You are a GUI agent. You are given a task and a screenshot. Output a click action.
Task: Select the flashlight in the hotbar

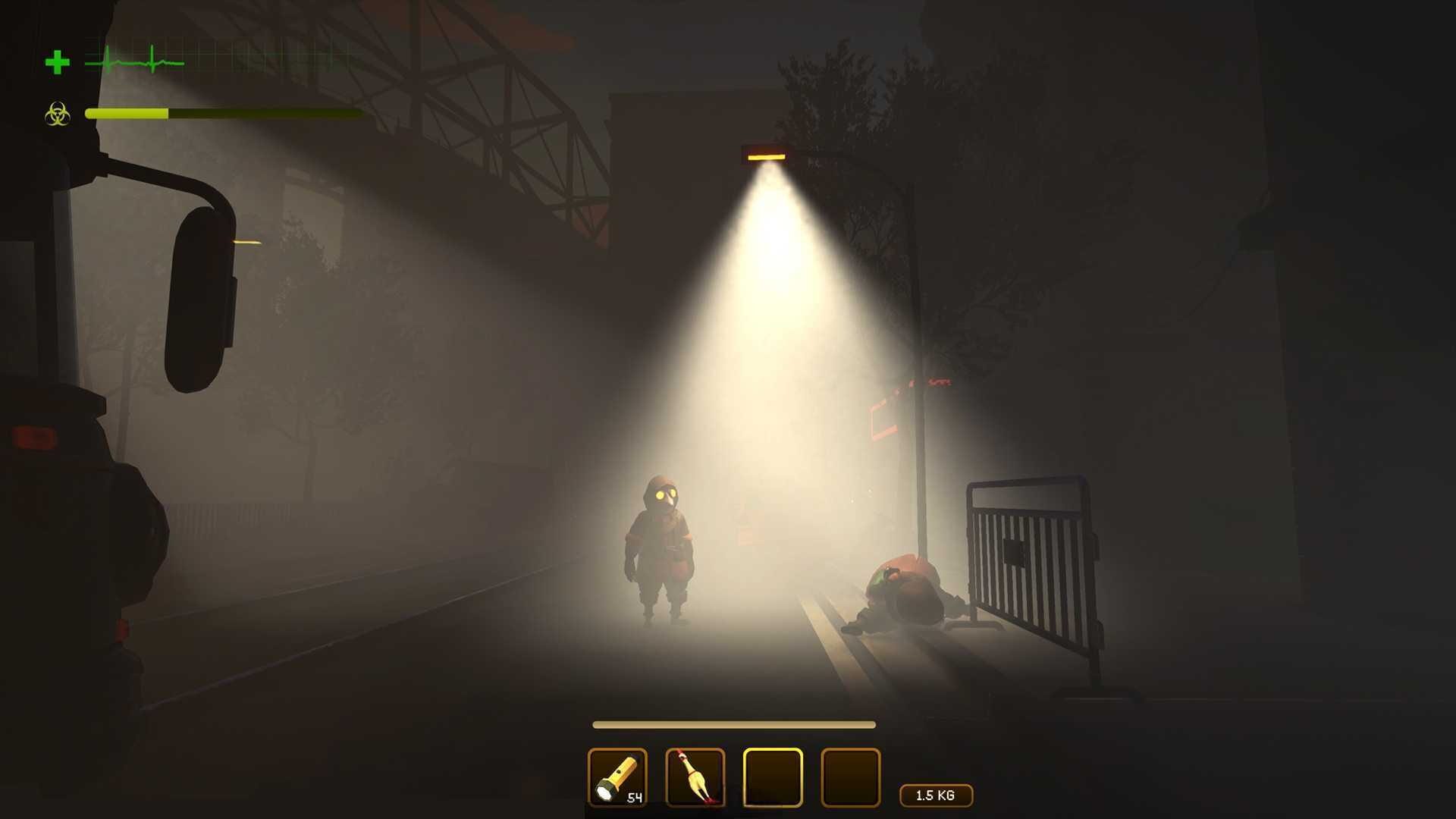pos(617,777)
